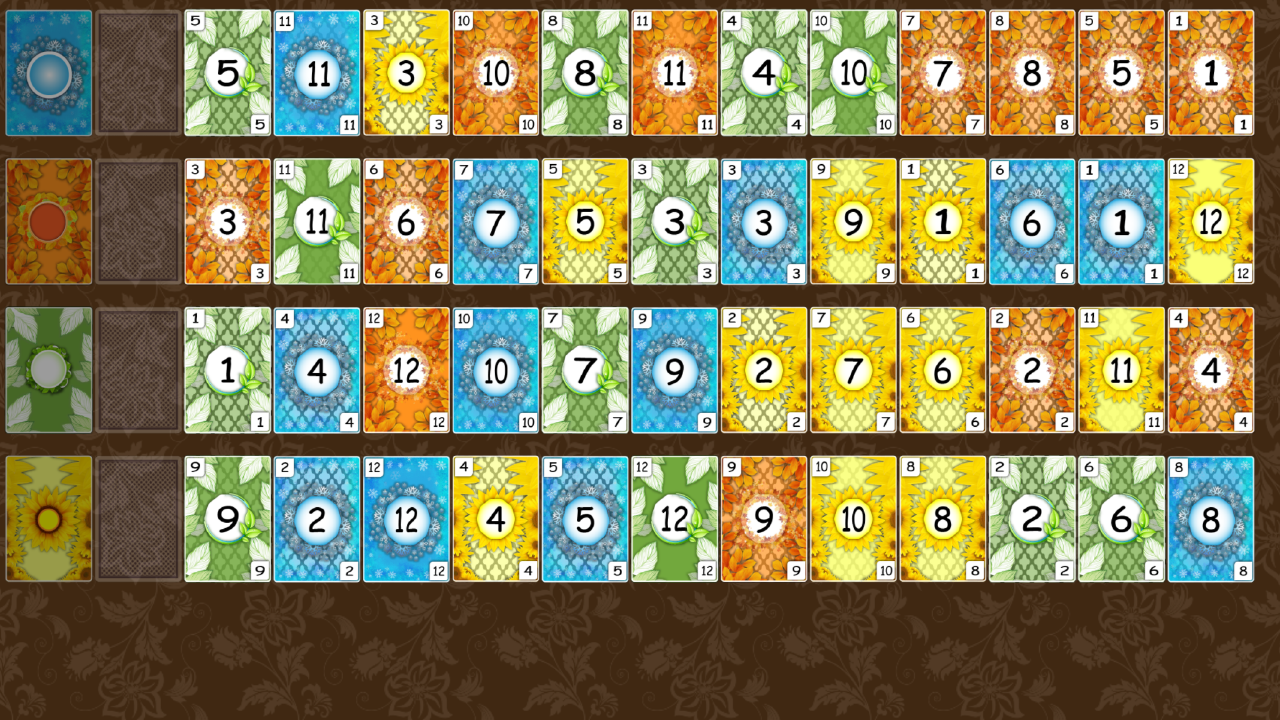Select the blue 12 snowflake card in the bottom row

(x=406, y=518)
